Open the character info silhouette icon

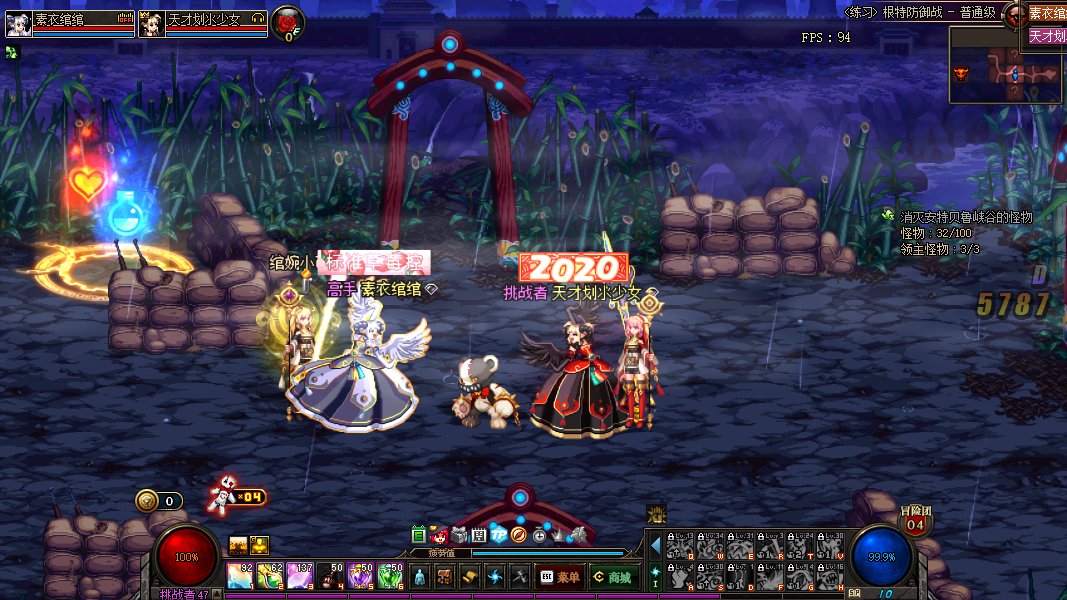[421, 576]
